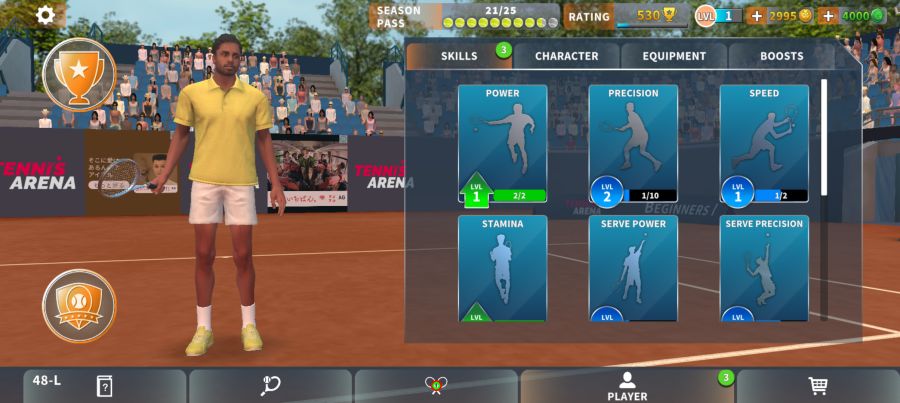Open the Season Pass progress bar

[465, 16]
